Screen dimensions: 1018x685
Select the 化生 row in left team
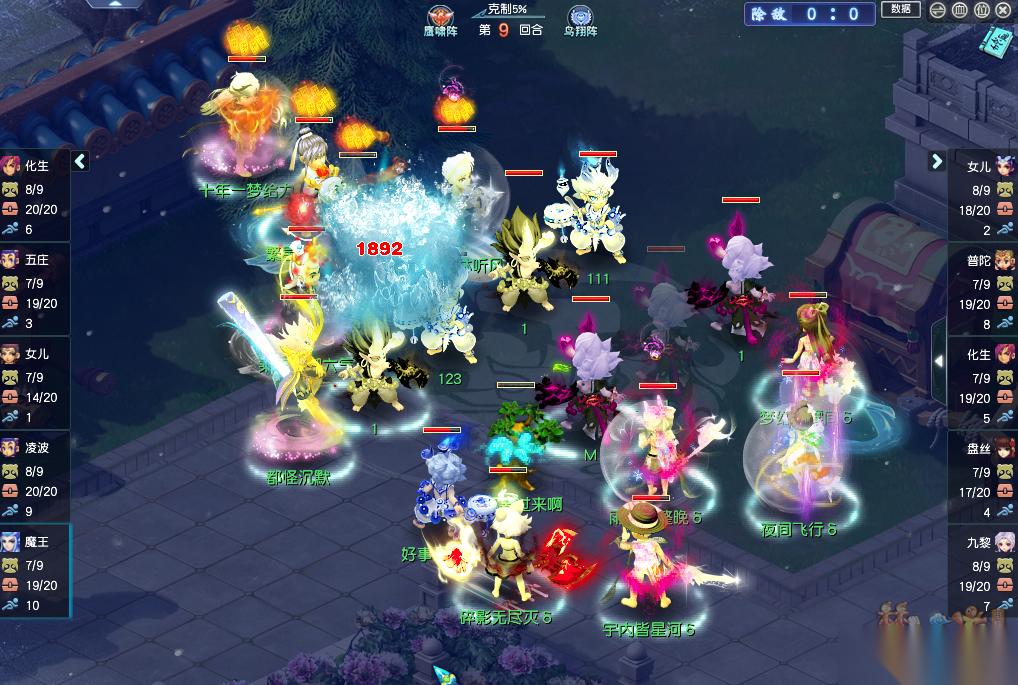[x=35, y=193]
